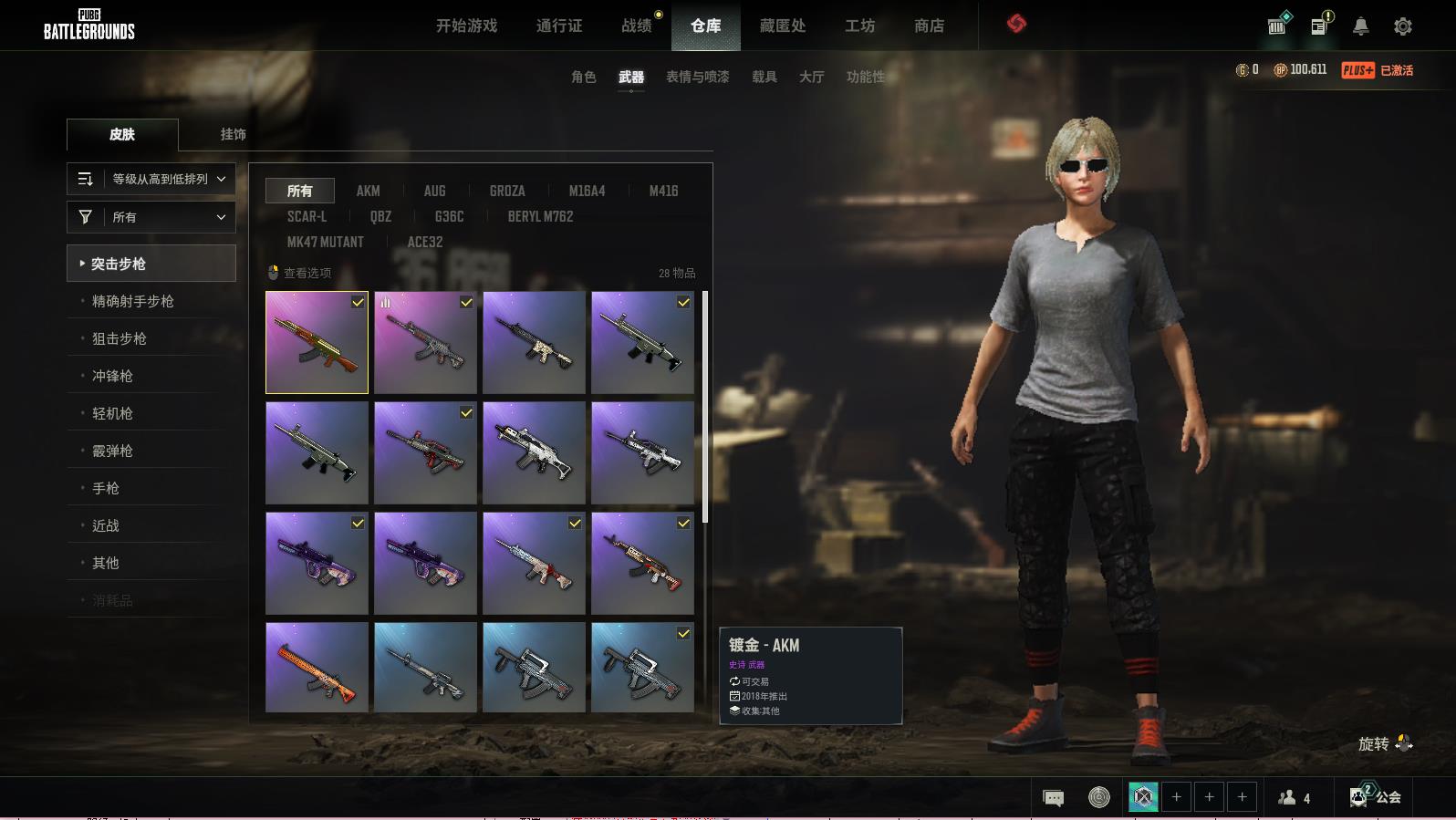Screen dimensions: 1456x820
Task: Switch to the 角色 character tab
Action: click(583, 77)
